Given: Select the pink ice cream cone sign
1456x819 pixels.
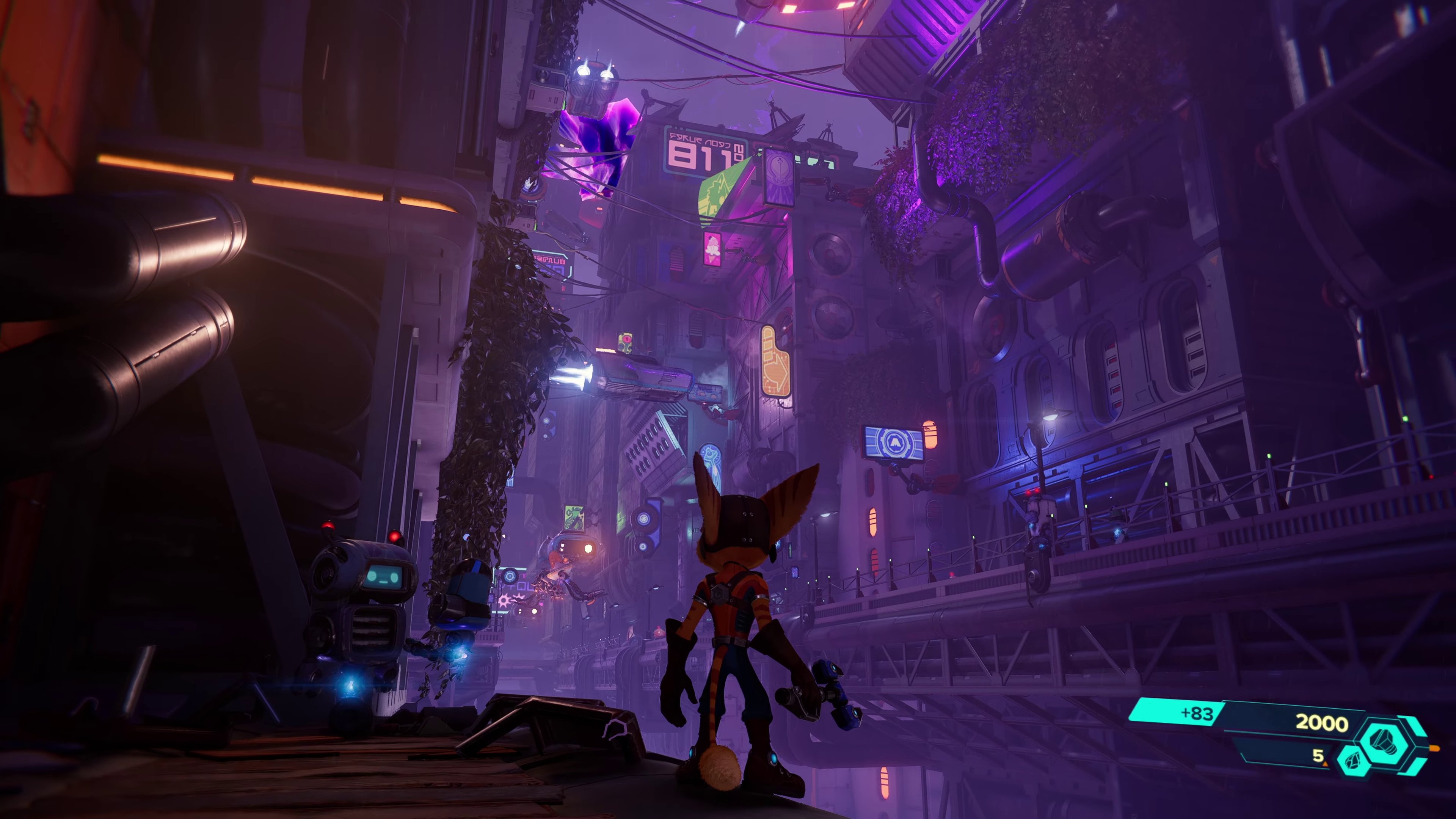Looking at the screenshot, I should coord(712,249).
